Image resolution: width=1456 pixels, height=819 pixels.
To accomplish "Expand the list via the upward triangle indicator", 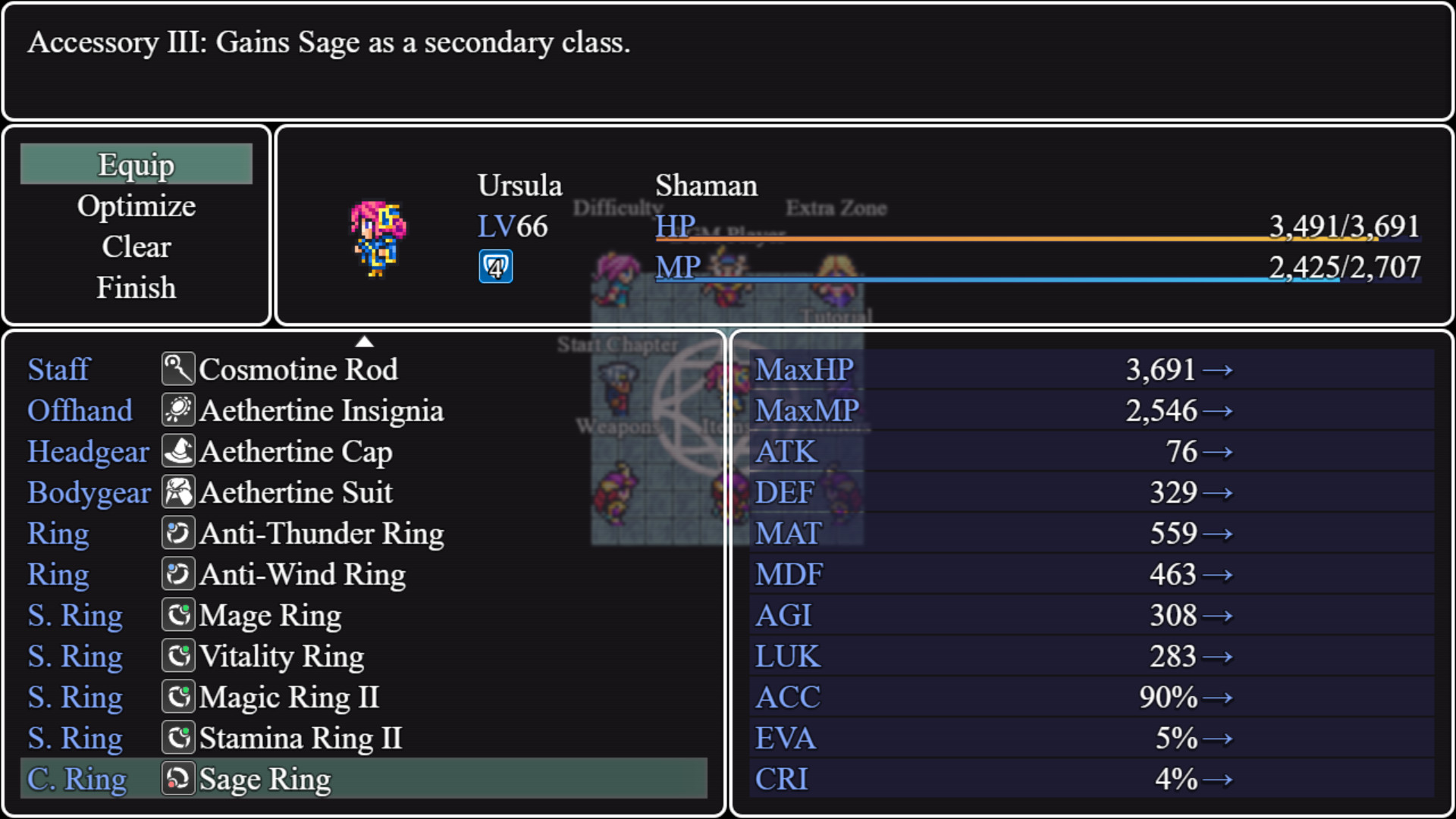I will coord(366,342).
